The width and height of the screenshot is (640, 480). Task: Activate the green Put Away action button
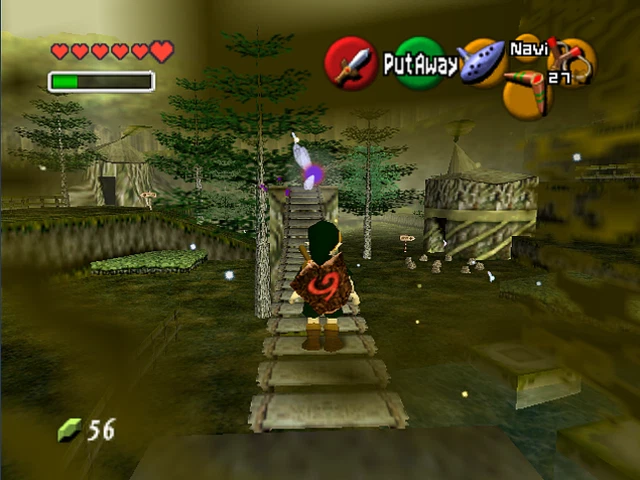point(420,64)
